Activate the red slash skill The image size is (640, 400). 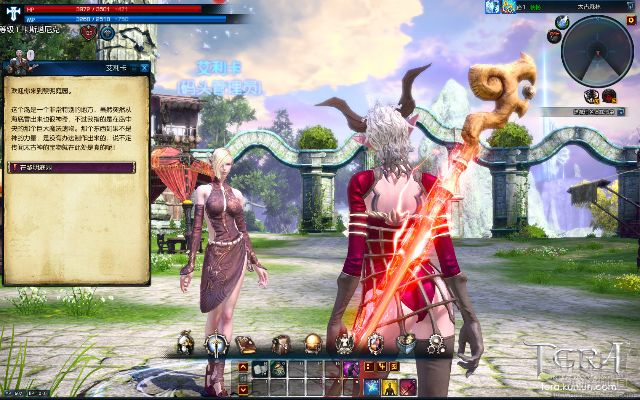point(408,387)
